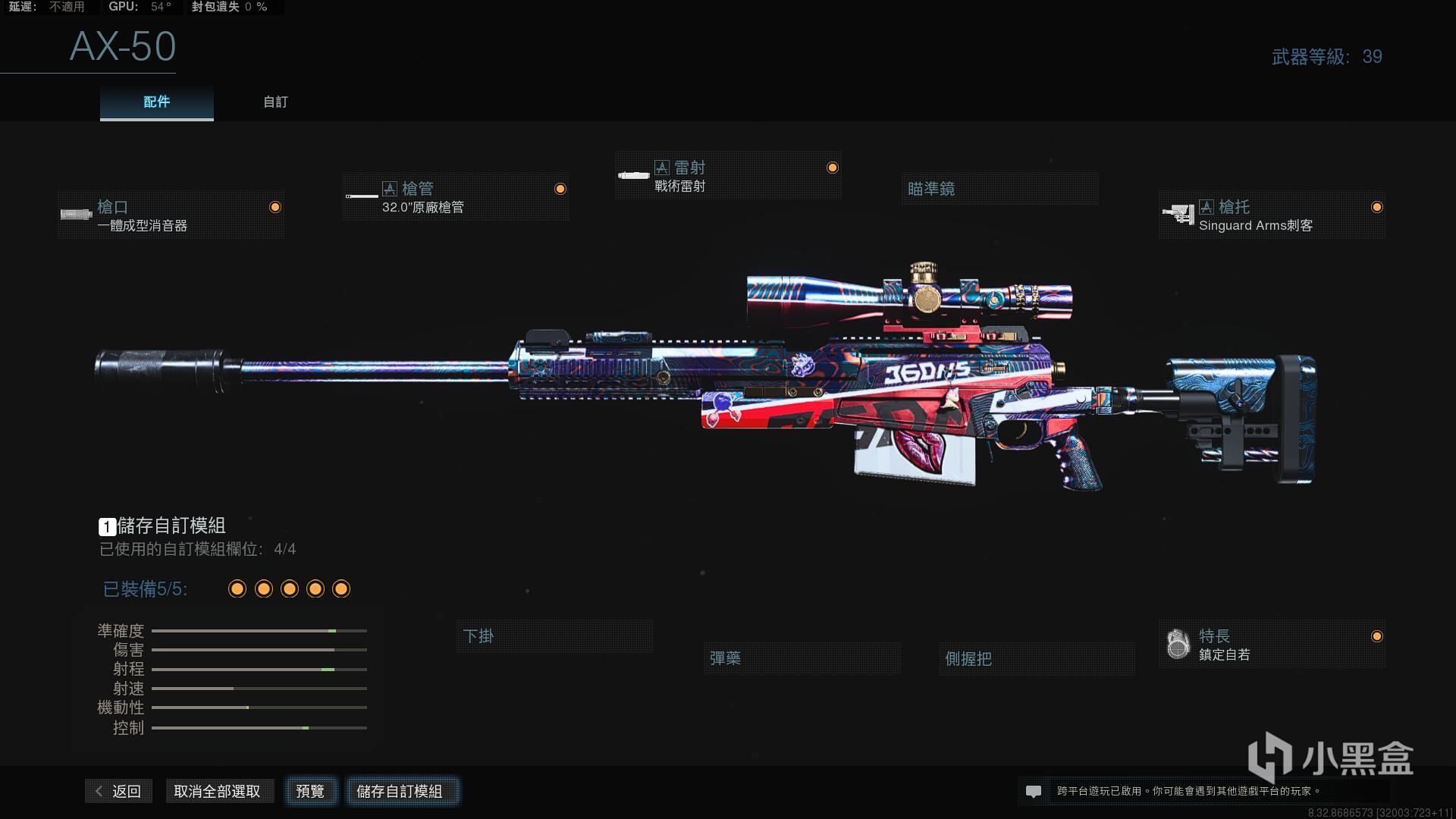Screen dimensions: 1456x819
Task: Save the build with 儲存自訂模組
Action: coord(400,791)
